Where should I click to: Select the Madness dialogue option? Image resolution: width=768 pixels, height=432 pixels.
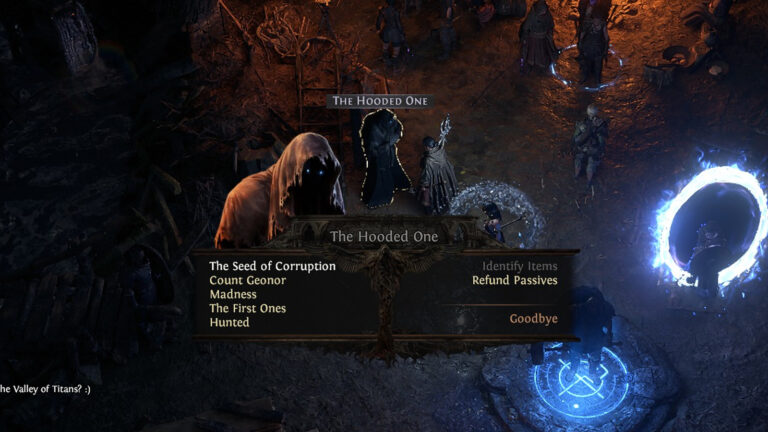[233, 294]
